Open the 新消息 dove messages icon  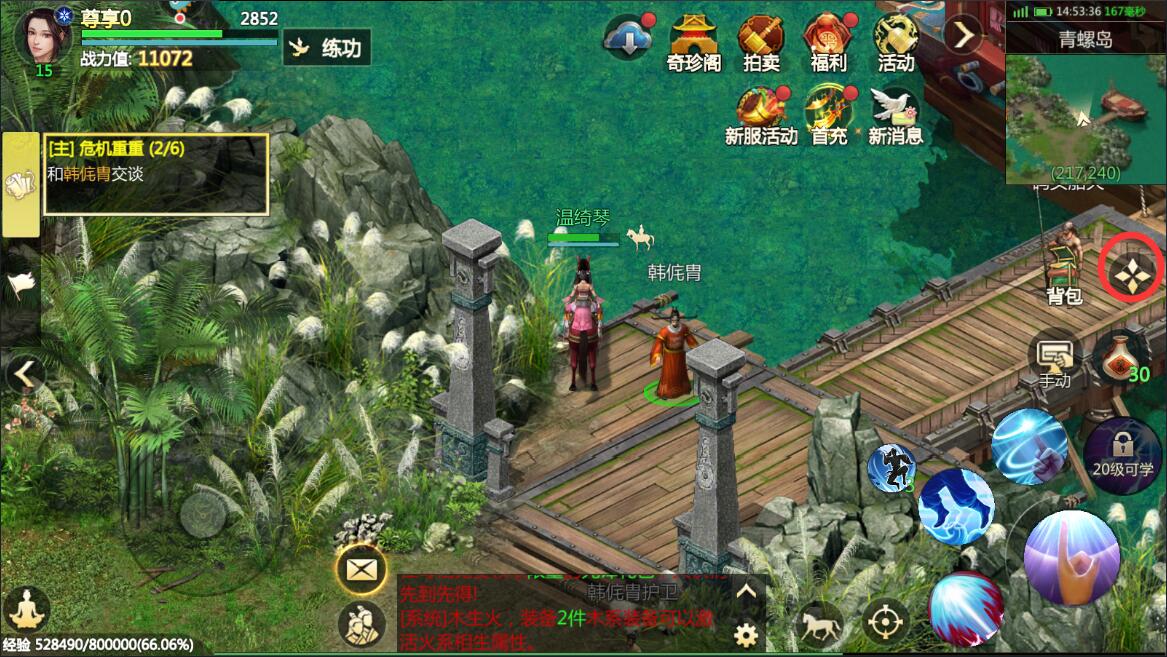pos(895,115)
